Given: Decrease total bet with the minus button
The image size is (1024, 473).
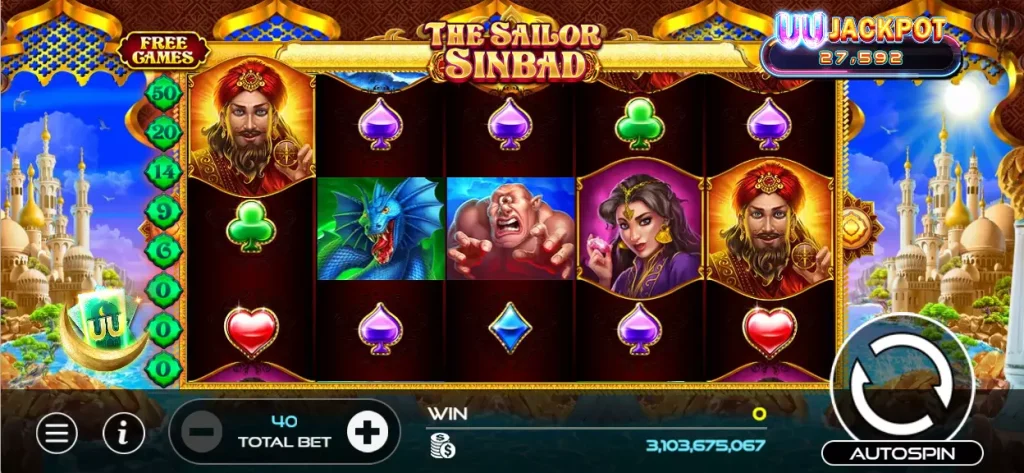Looking at the screenshot, I should (202, 432).
